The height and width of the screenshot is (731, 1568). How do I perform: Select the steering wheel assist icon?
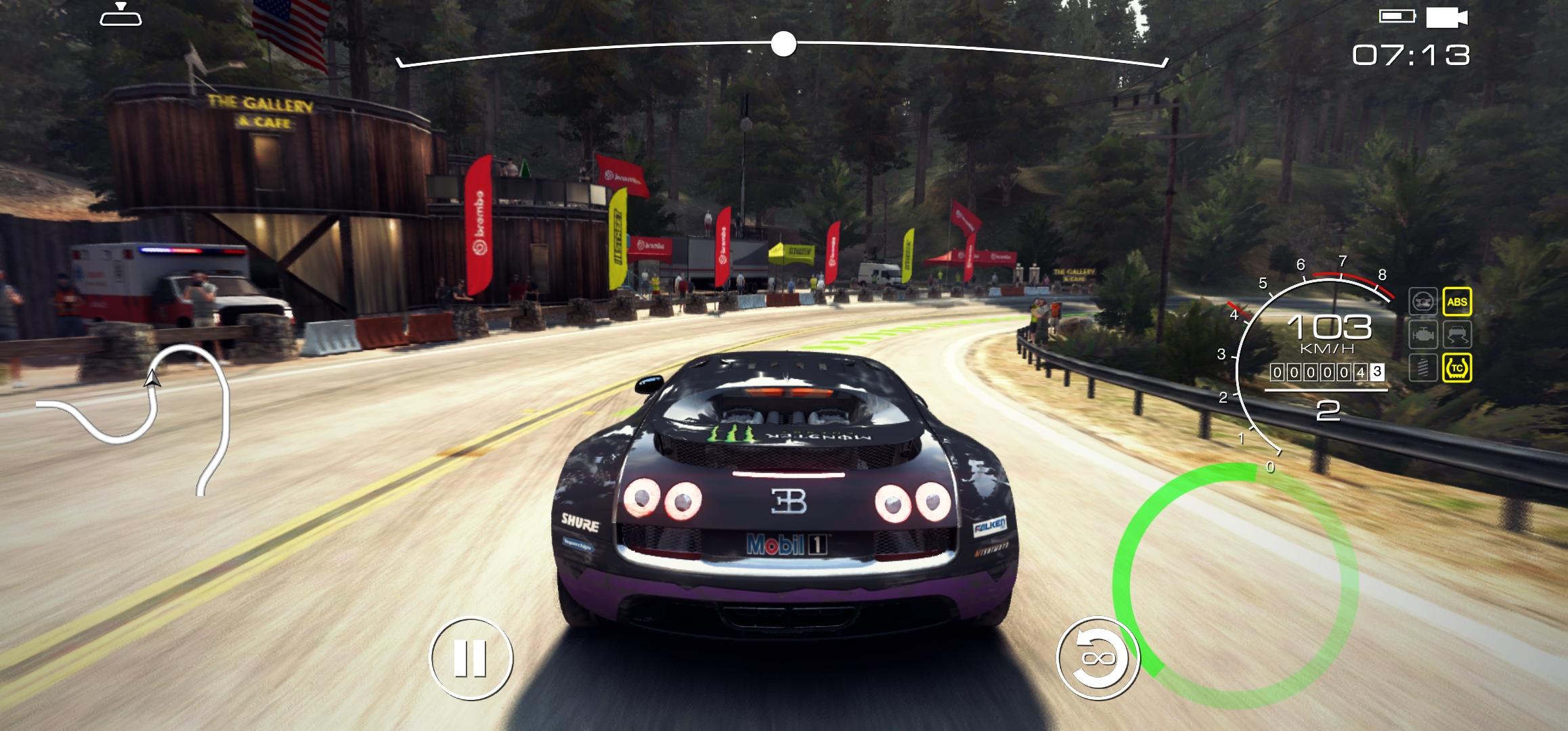pyautogui.click(x=1423, y=302)
